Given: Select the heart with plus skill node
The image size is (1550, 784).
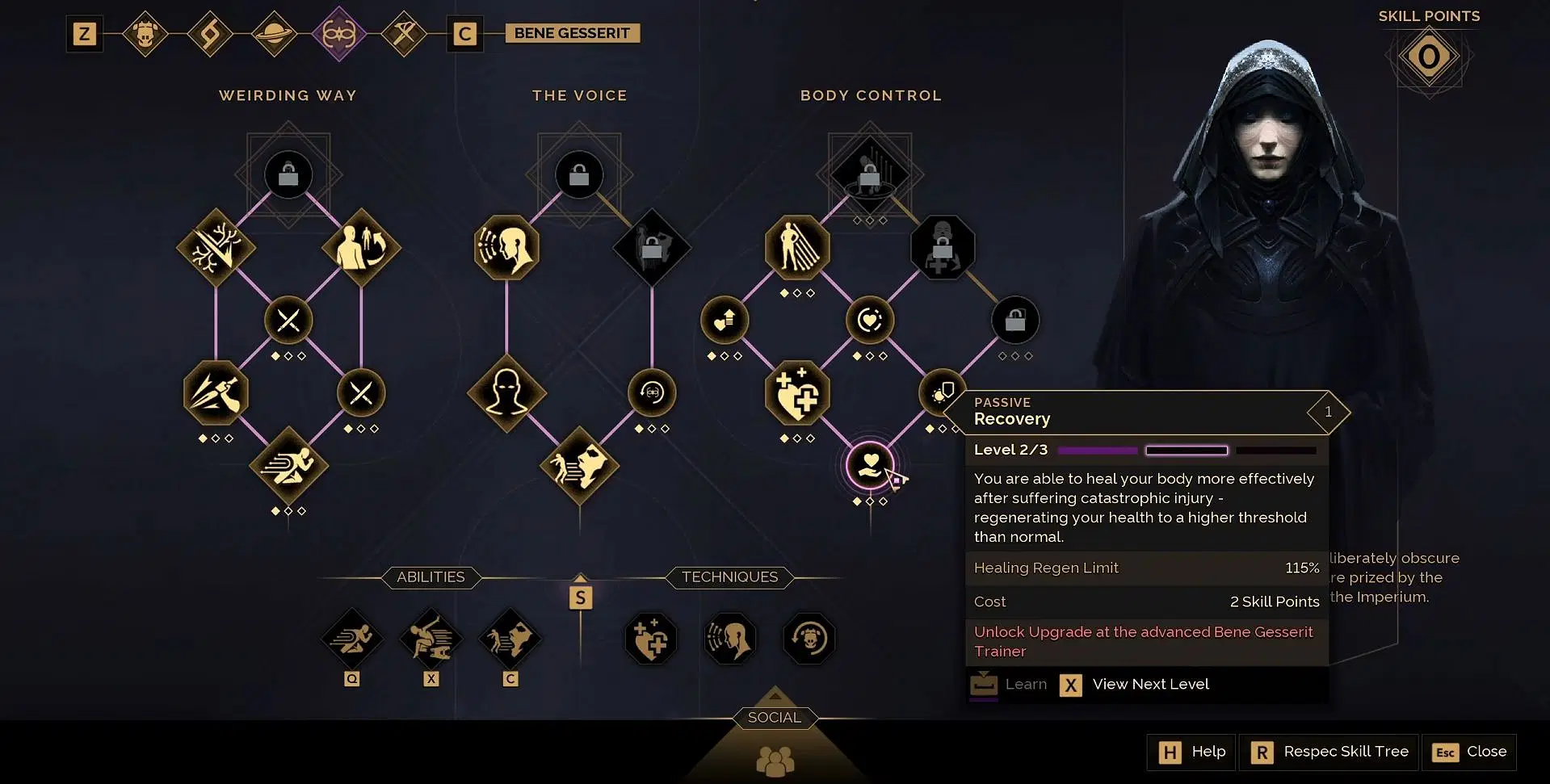Looking at the screenshot, I should click(797, 393).
